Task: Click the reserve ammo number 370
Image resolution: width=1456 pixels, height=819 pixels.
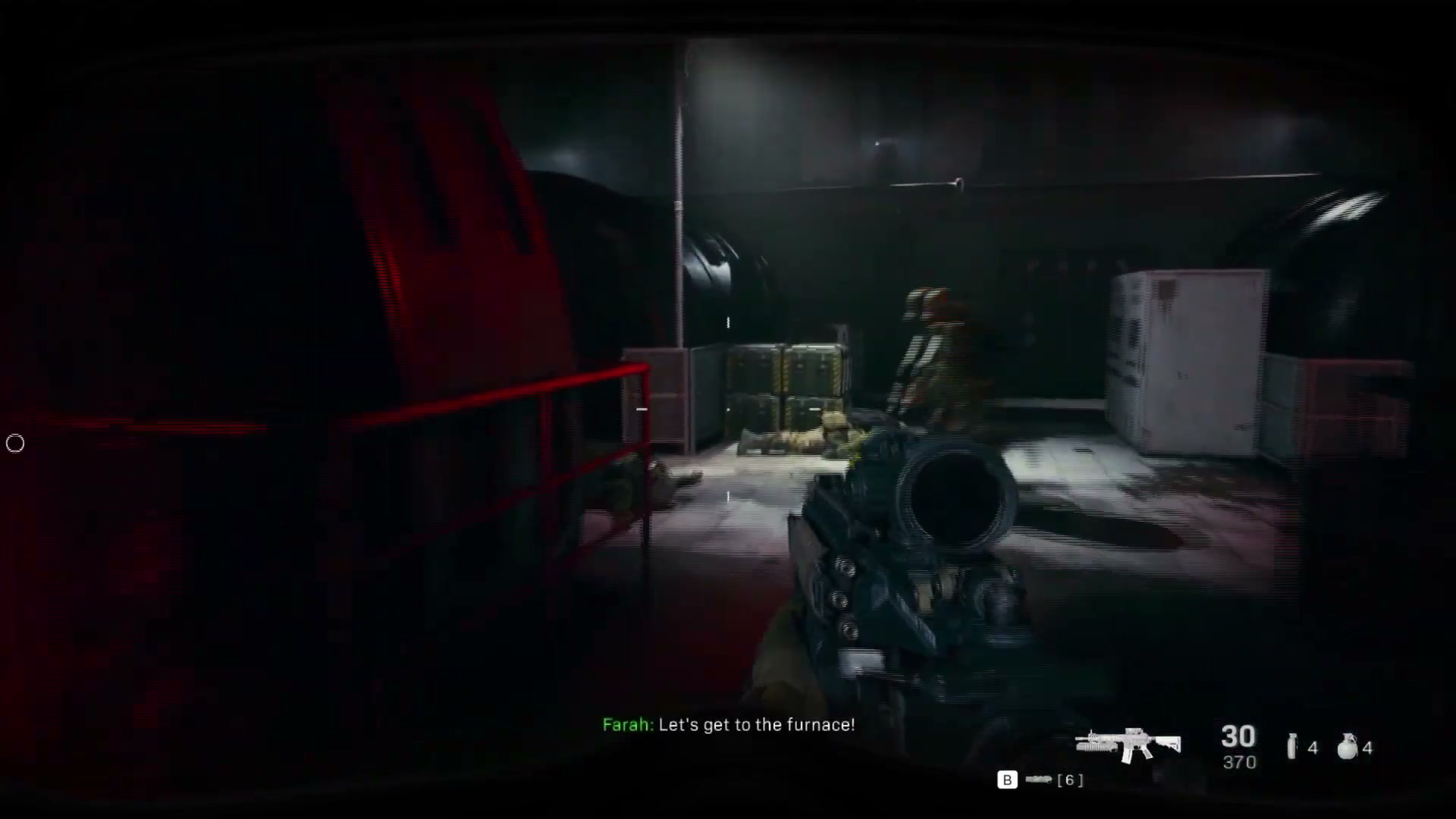Action: tap(1239, 762)
